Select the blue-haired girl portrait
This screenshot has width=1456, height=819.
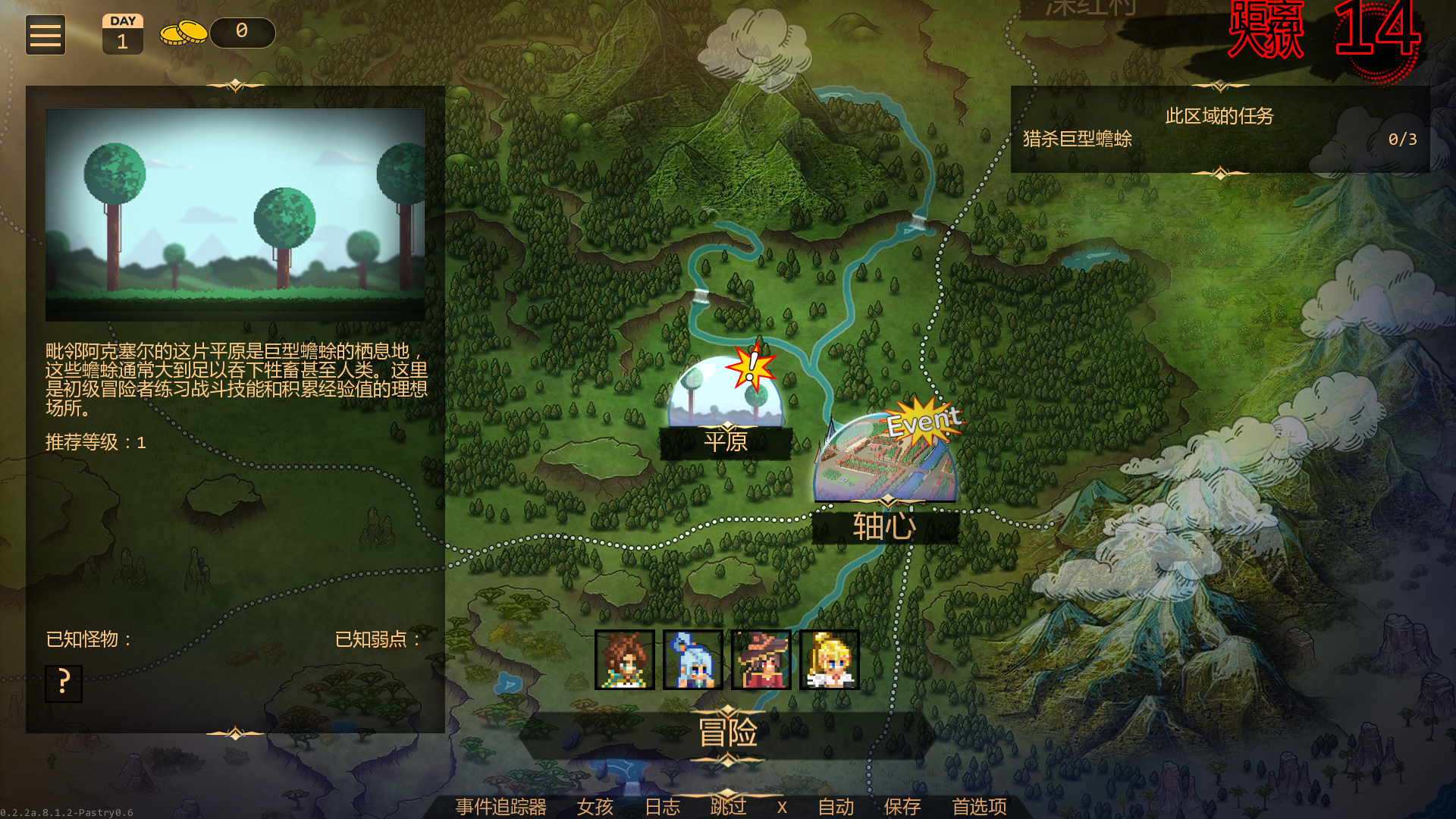click(x=693, y=660)
